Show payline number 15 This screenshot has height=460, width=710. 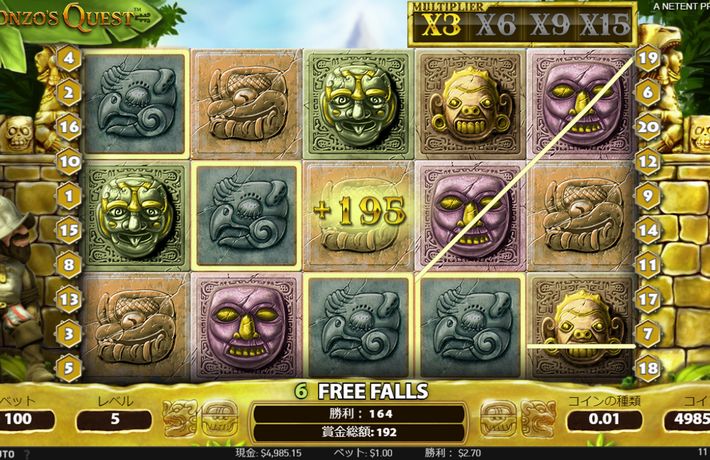point(69,230)
